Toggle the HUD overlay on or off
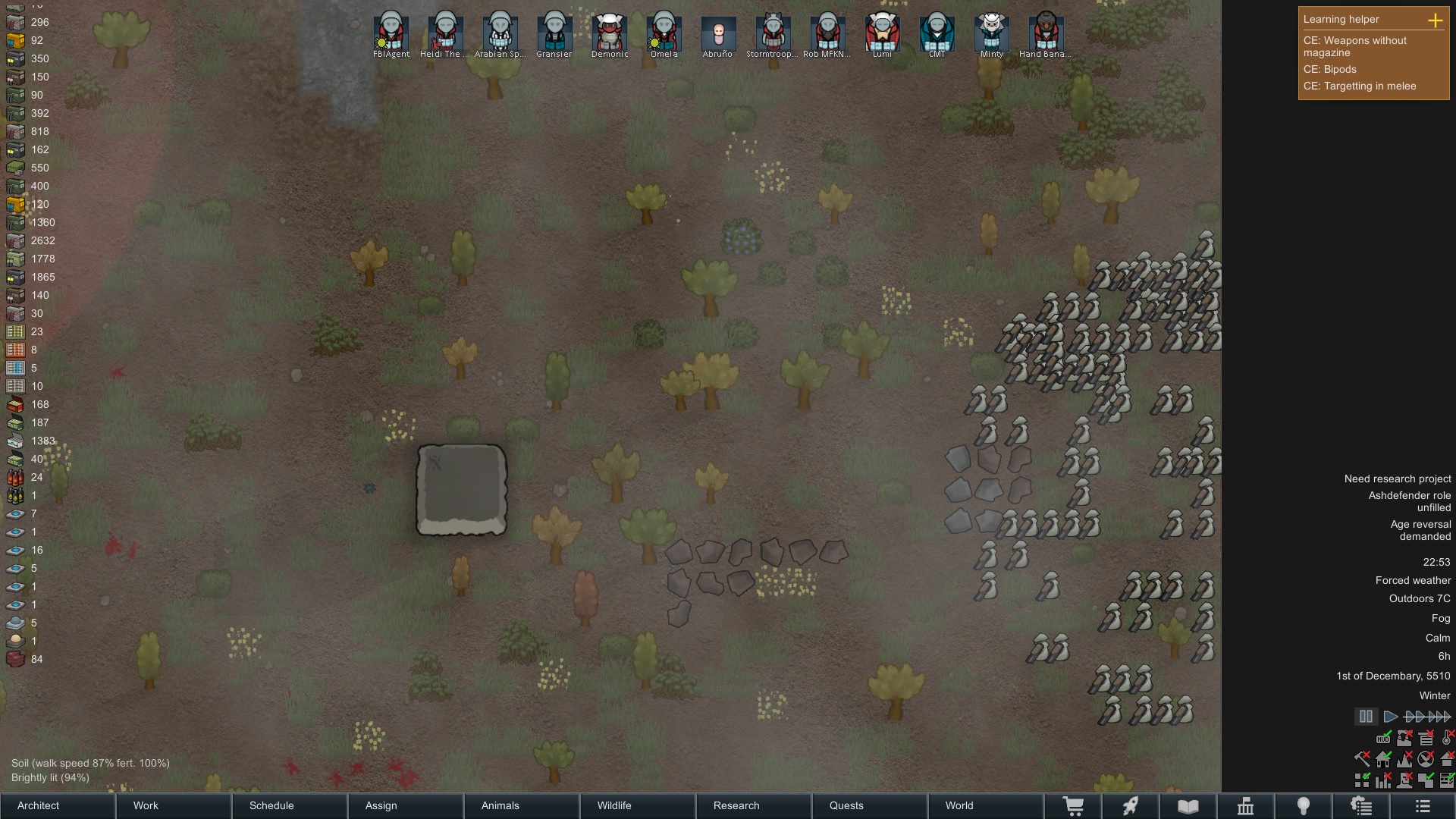 click(x=1383, y=738)
